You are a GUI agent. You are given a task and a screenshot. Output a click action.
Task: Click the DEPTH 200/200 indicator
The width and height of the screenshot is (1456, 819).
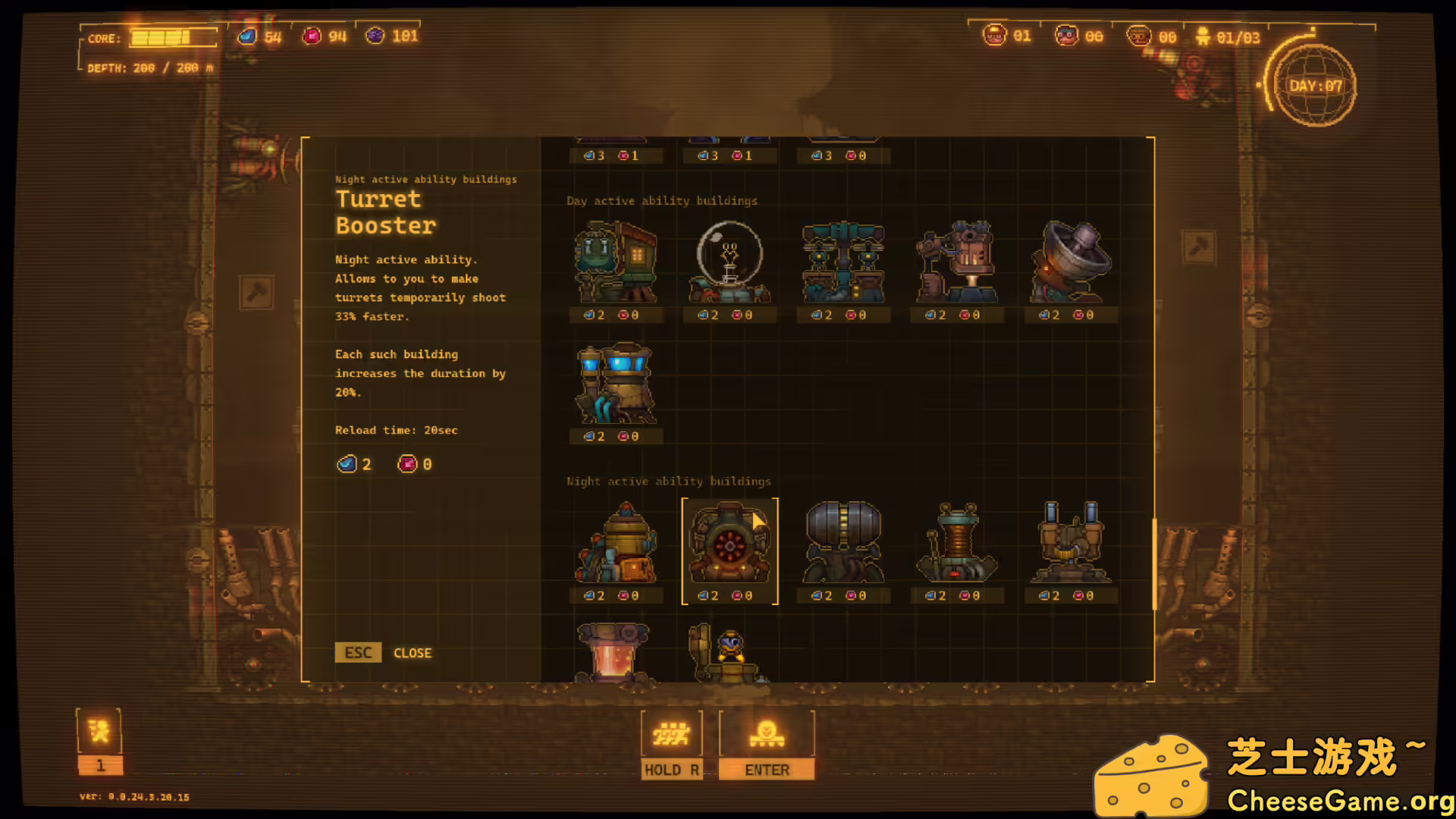pyautogui.click(x=147, y=67)
